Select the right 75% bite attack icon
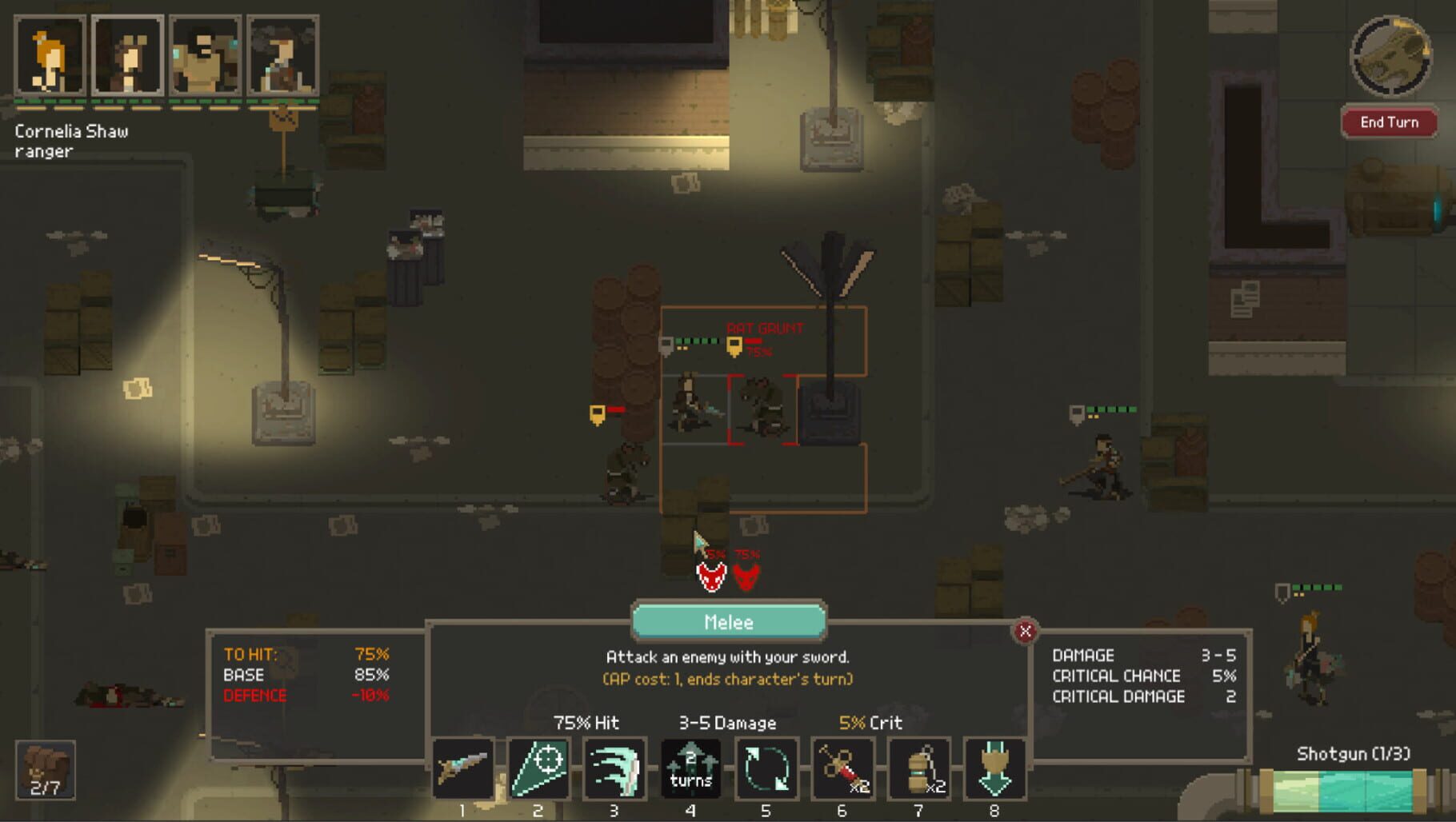This screenshot has height=822, width=1456. coord(748,578)
